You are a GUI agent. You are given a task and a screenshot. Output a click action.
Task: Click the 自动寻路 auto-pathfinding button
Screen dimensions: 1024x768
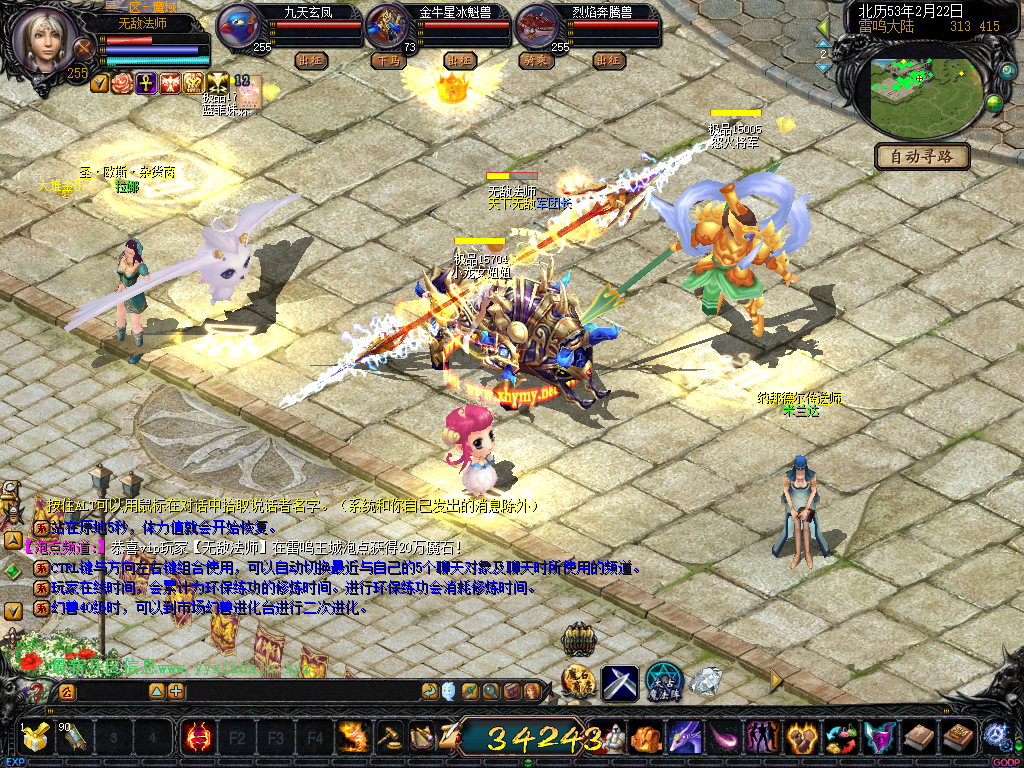(x=923, y=156)
